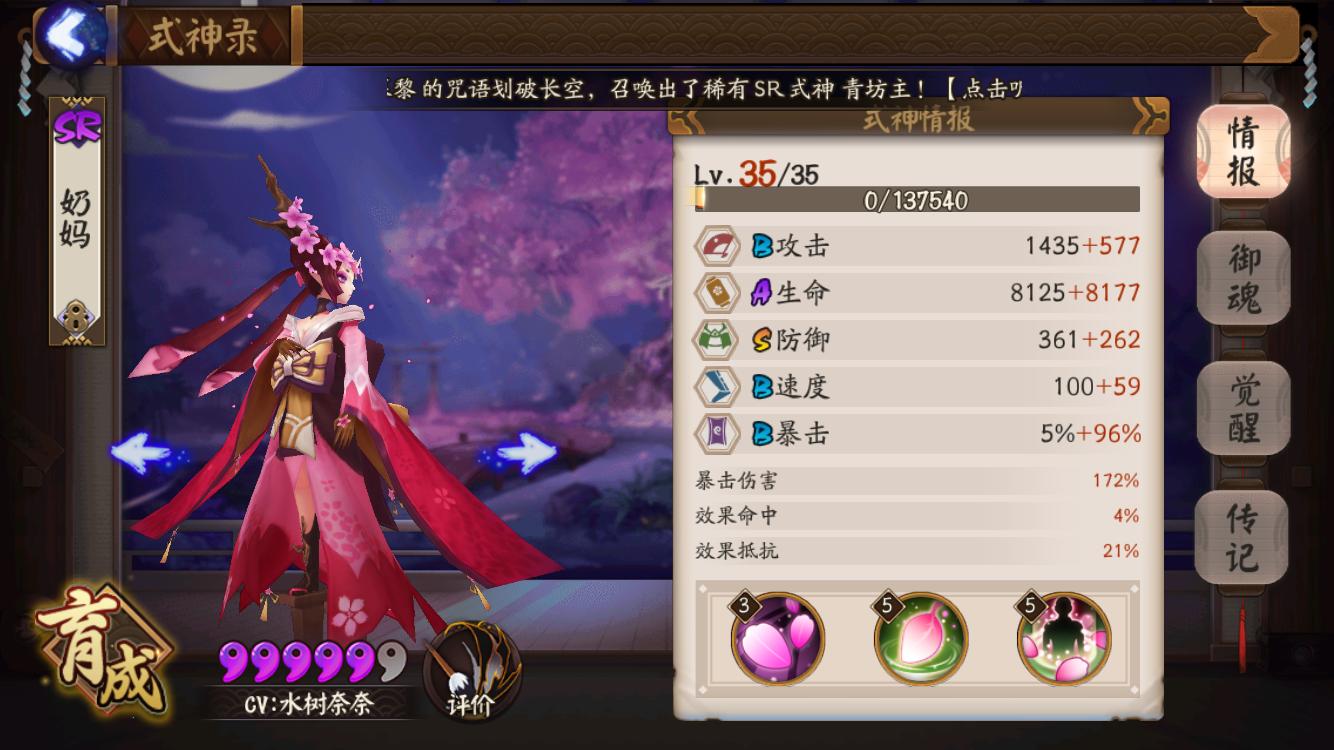Image resolution: width=1334 pixels, height=750 pixels.
Task: Open the 觉醒 awakening tab
Action: coord(1243,410)
